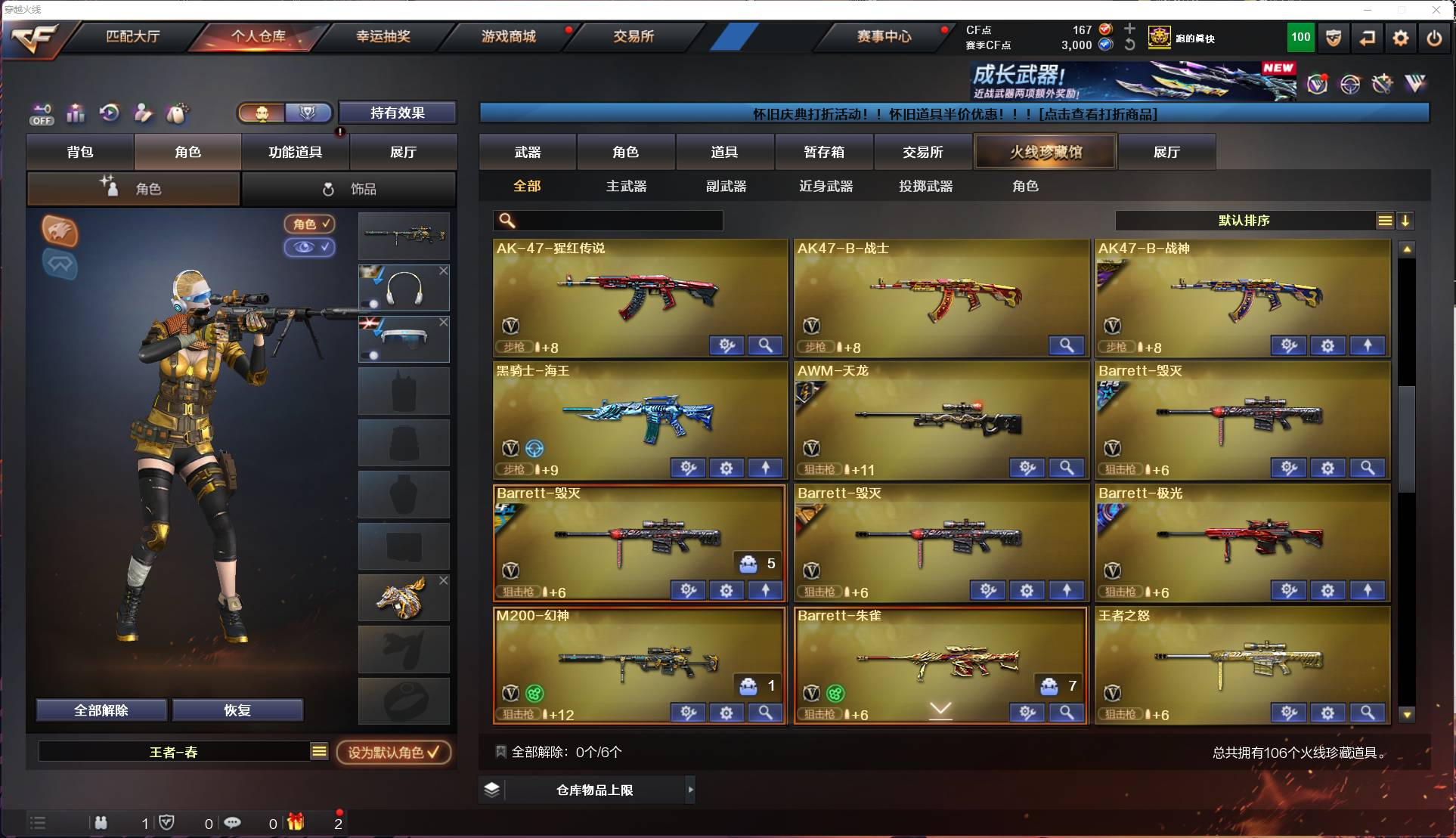Click the 全部解除 button below the character
This screenshot has width=1456, height=838.
coord(101,710)
